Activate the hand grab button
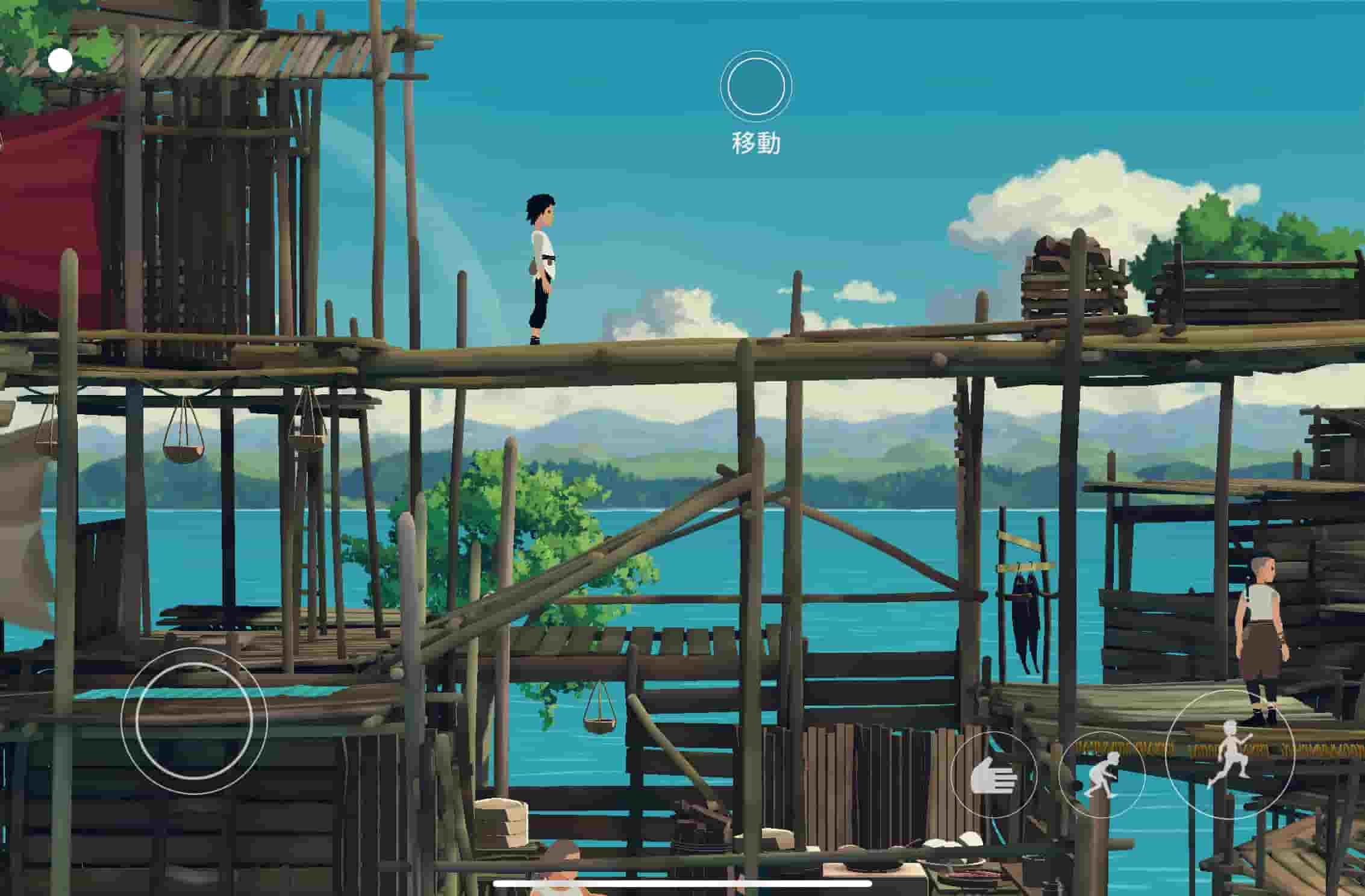Screen dimensions: 1365x896 [993, 775]
